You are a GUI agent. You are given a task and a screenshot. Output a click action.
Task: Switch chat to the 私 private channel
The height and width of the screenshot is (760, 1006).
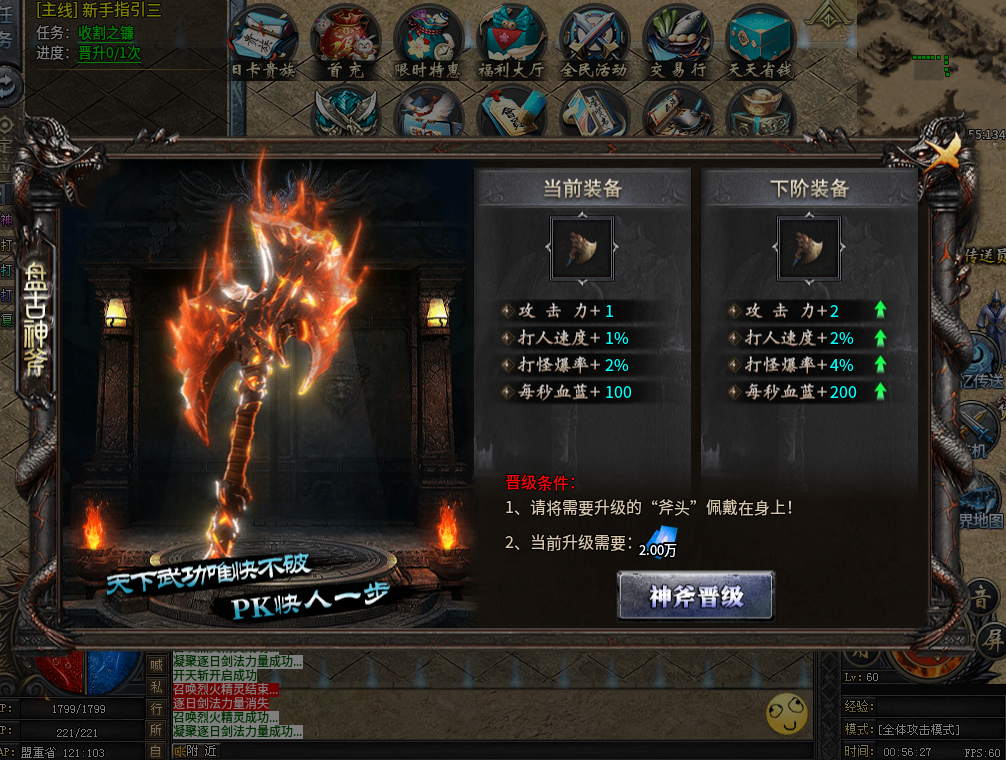click(x=157, y=687)
